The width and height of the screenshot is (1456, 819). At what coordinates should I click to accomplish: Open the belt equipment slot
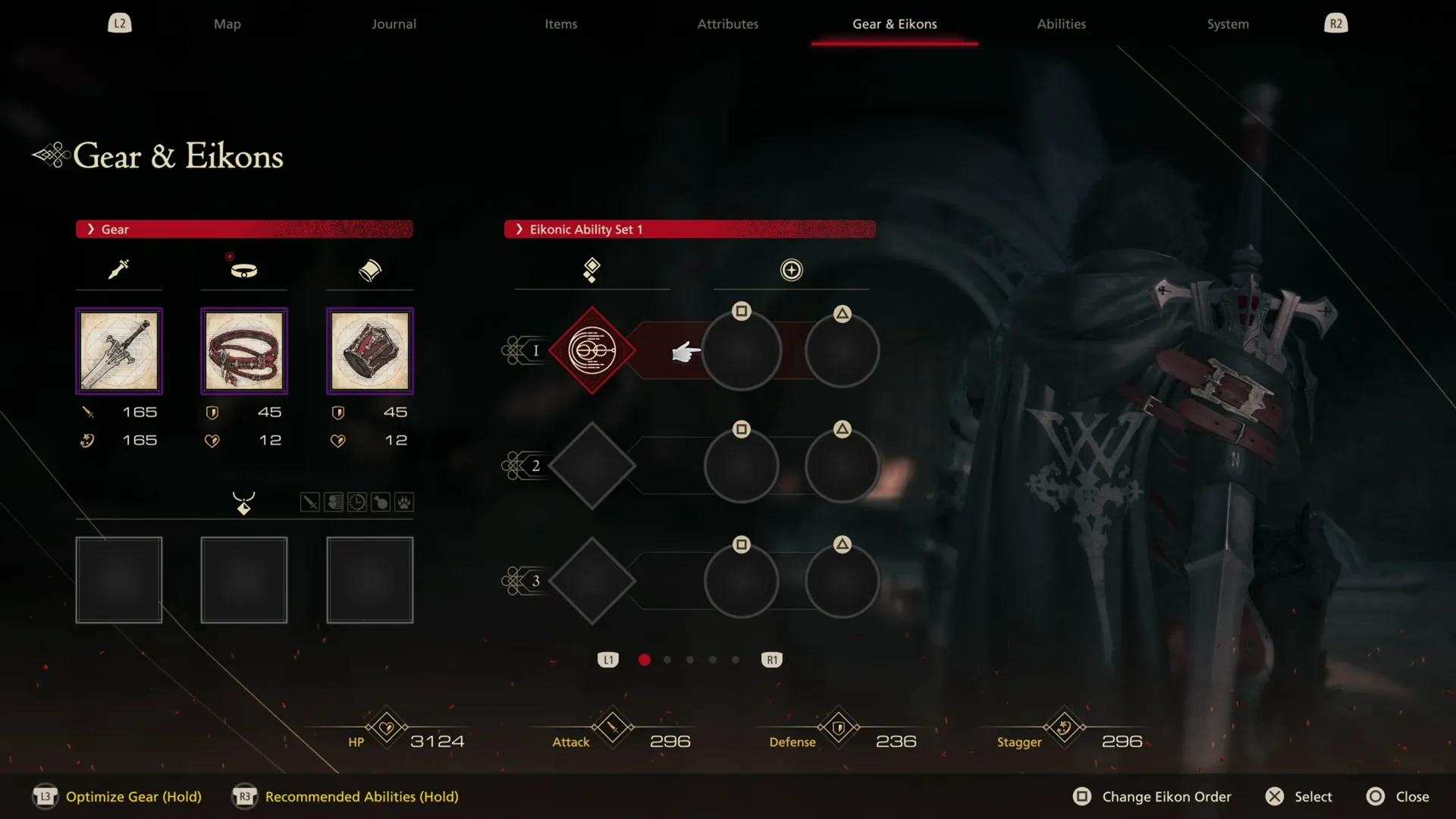243,350
